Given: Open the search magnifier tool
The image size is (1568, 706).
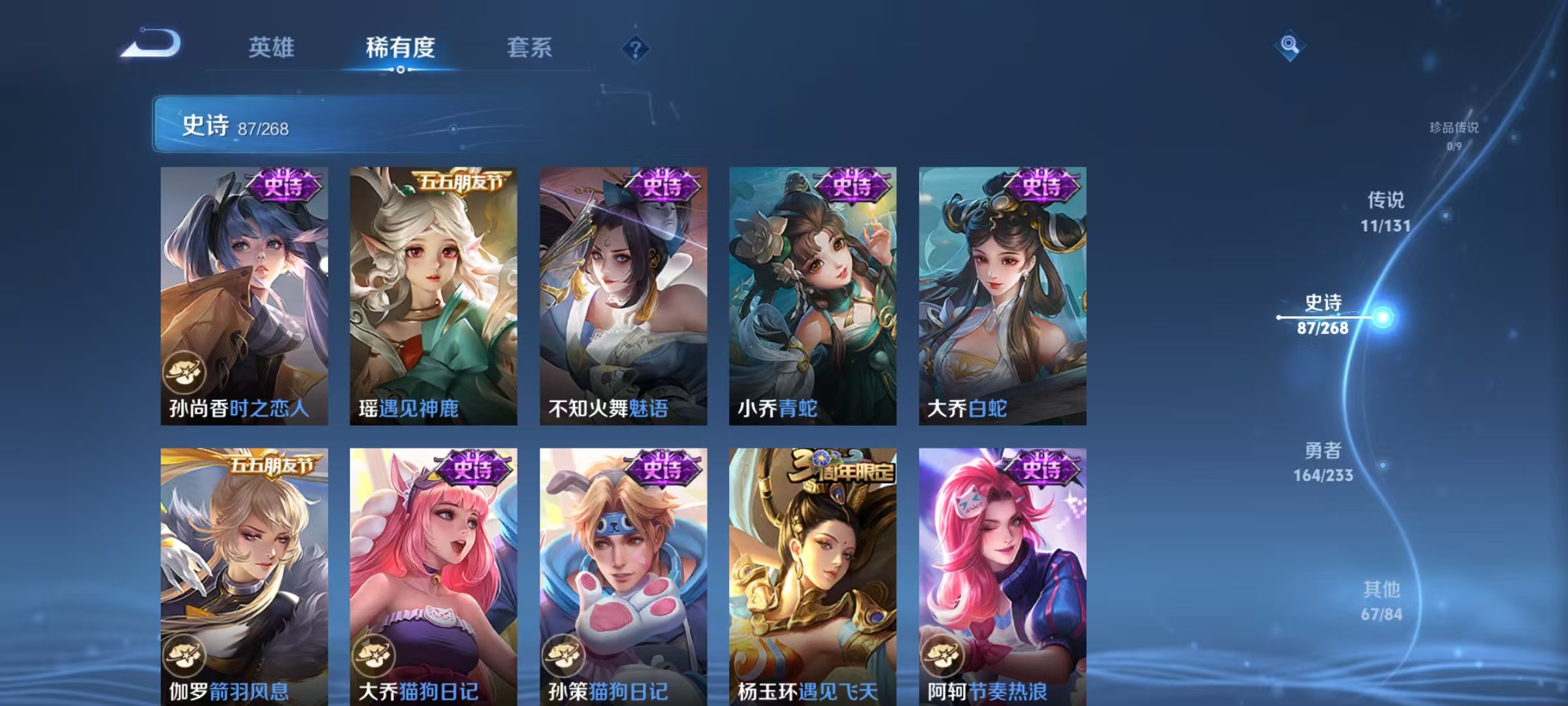Looking at the screenshot, I should (1290, 46).
